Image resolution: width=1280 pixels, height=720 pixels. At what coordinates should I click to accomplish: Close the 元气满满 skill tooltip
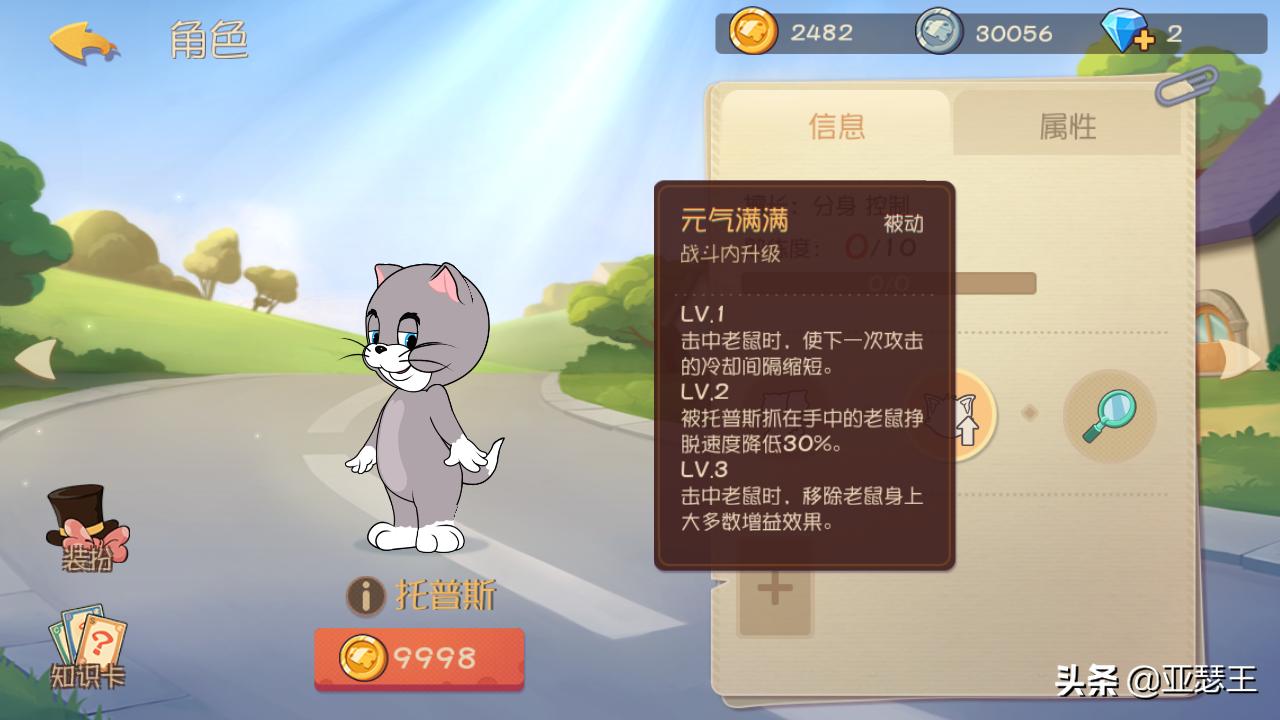[x=803, y=375]
